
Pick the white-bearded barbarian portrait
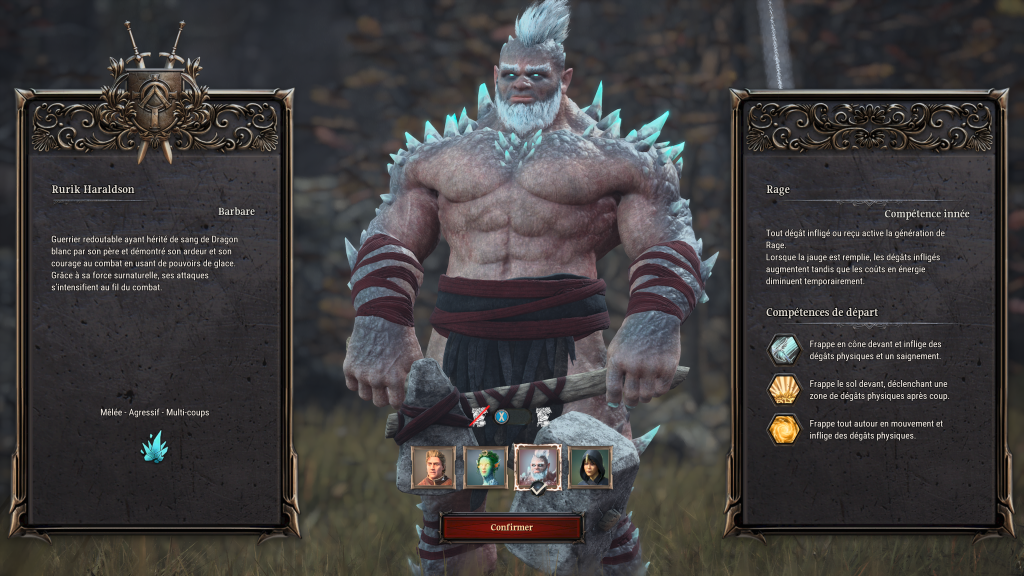(537, 467)
